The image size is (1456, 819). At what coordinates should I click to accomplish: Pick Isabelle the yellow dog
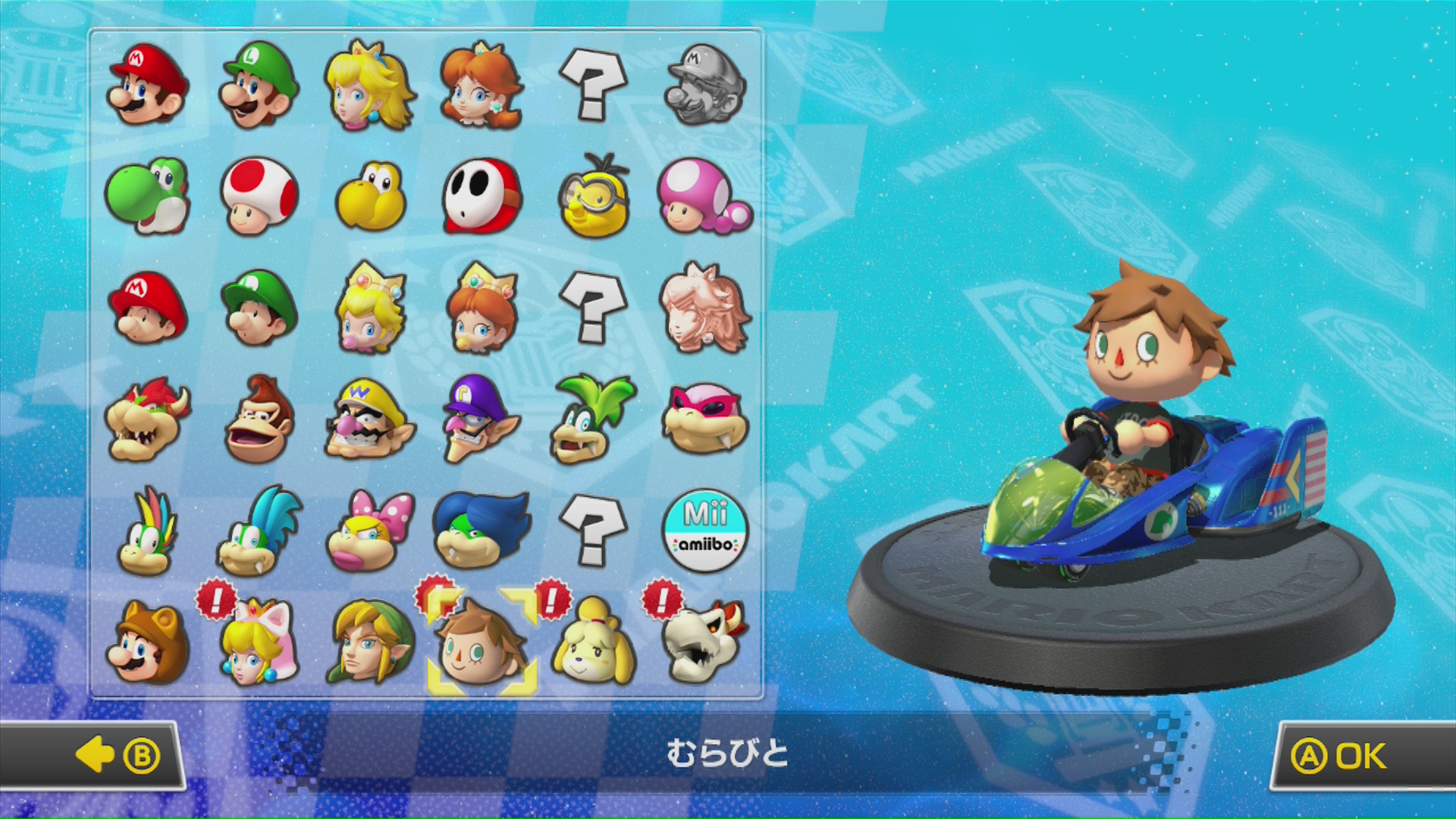click(593, 642)
